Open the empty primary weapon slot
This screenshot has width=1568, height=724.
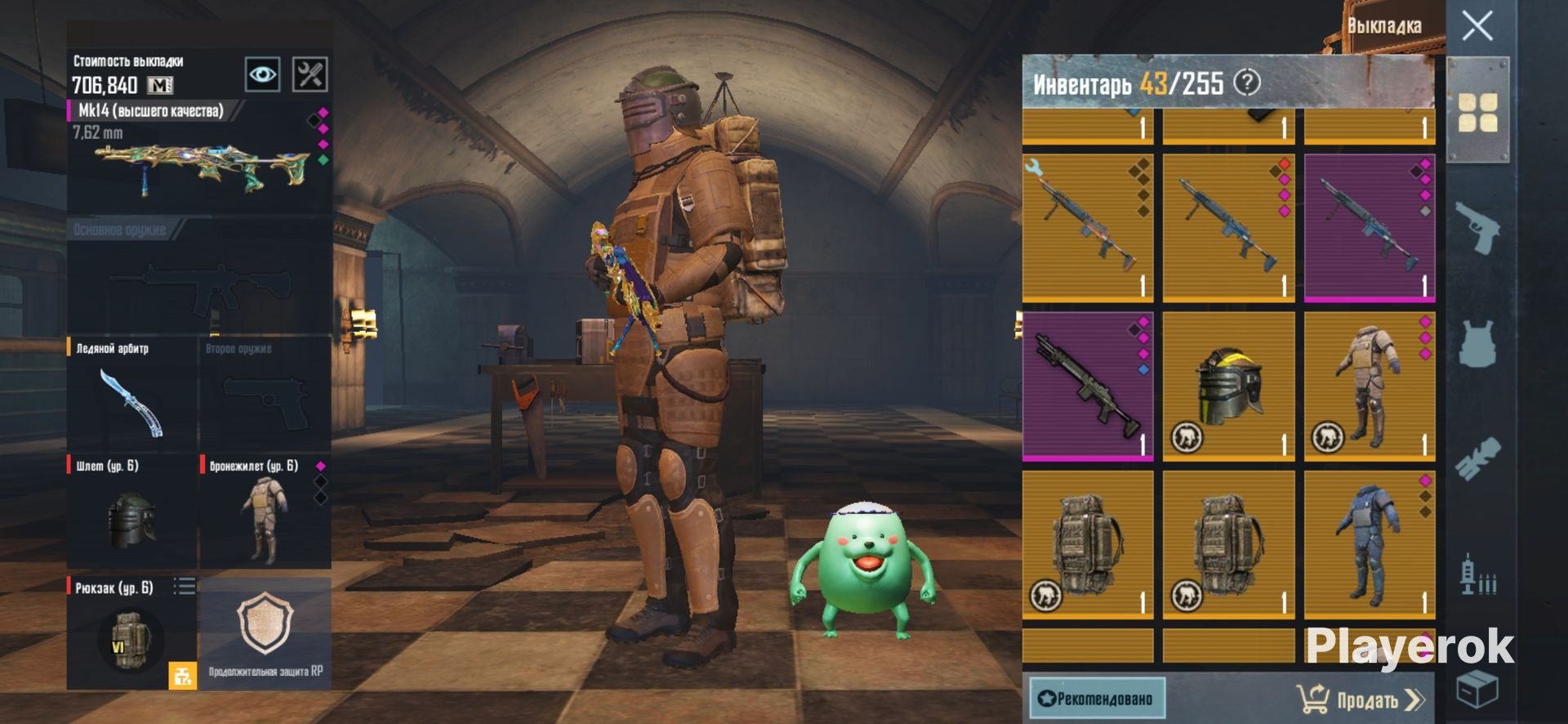click(x=199, y=282)
